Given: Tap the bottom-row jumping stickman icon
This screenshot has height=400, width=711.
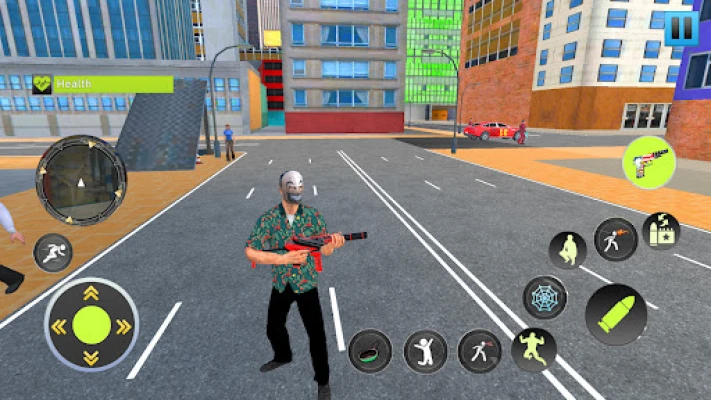Looking at the screenshot, I should 425,351.
